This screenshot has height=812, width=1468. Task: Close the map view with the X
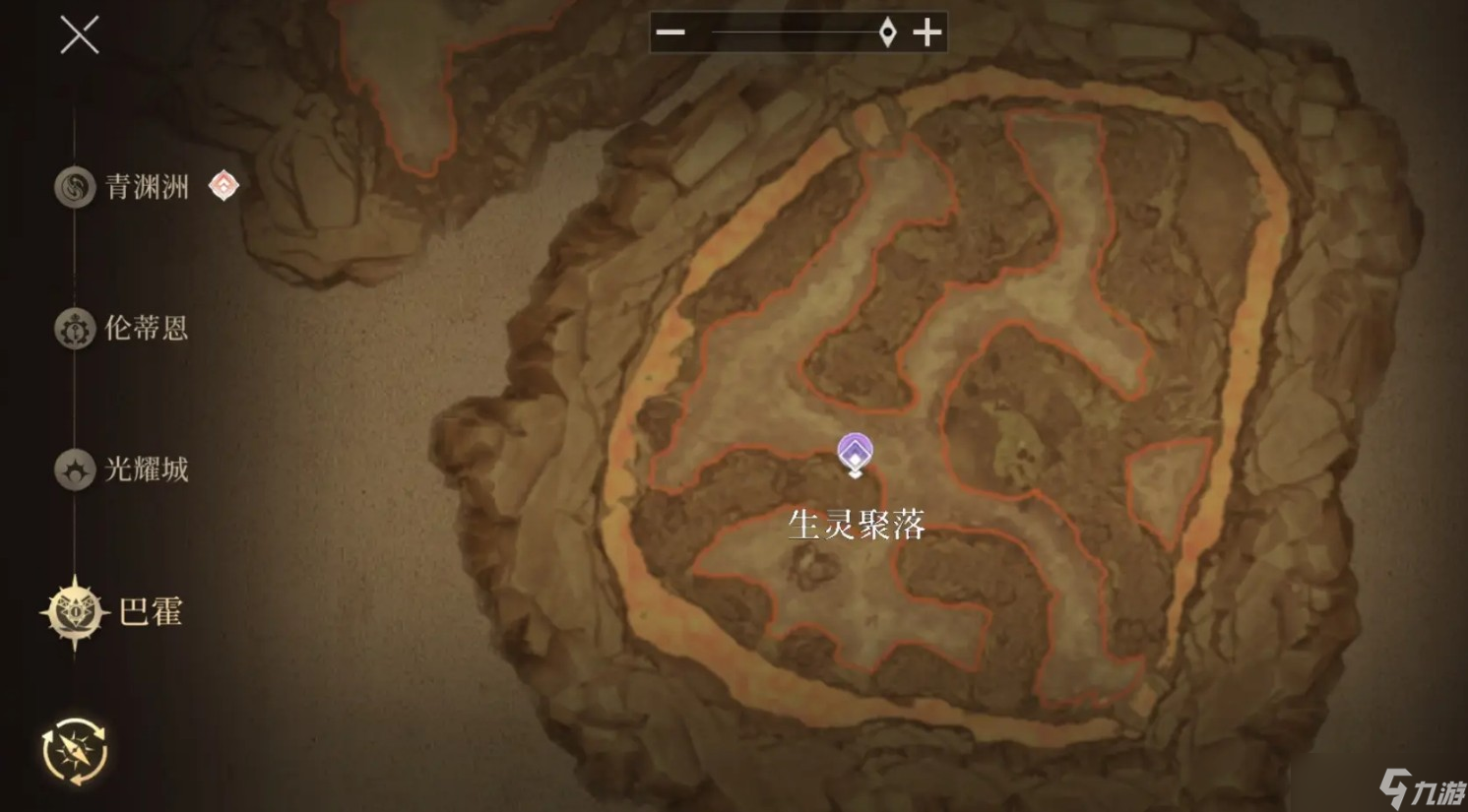[78, 35]
